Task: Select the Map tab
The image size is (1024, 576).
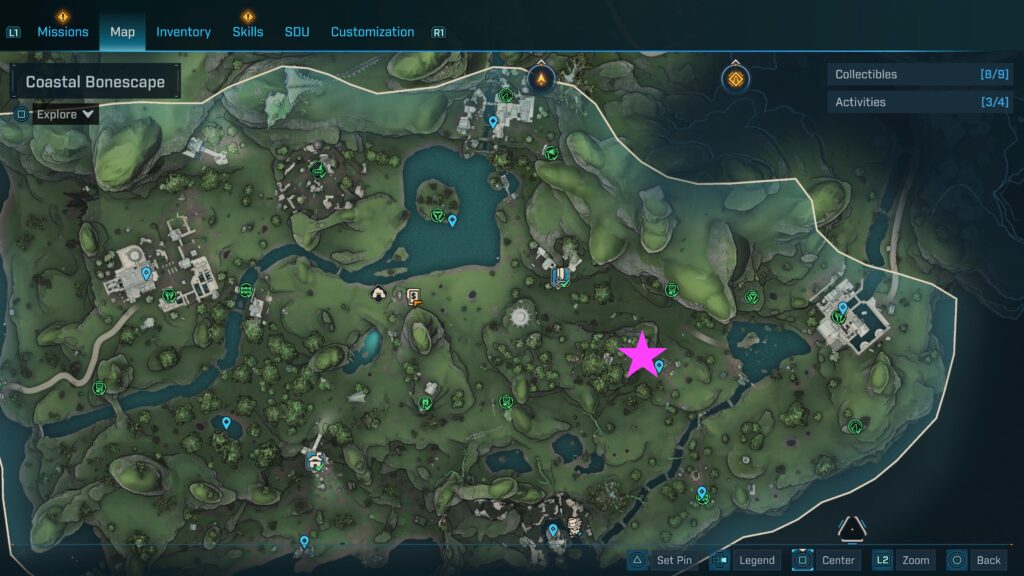Action: pos(122,32)
